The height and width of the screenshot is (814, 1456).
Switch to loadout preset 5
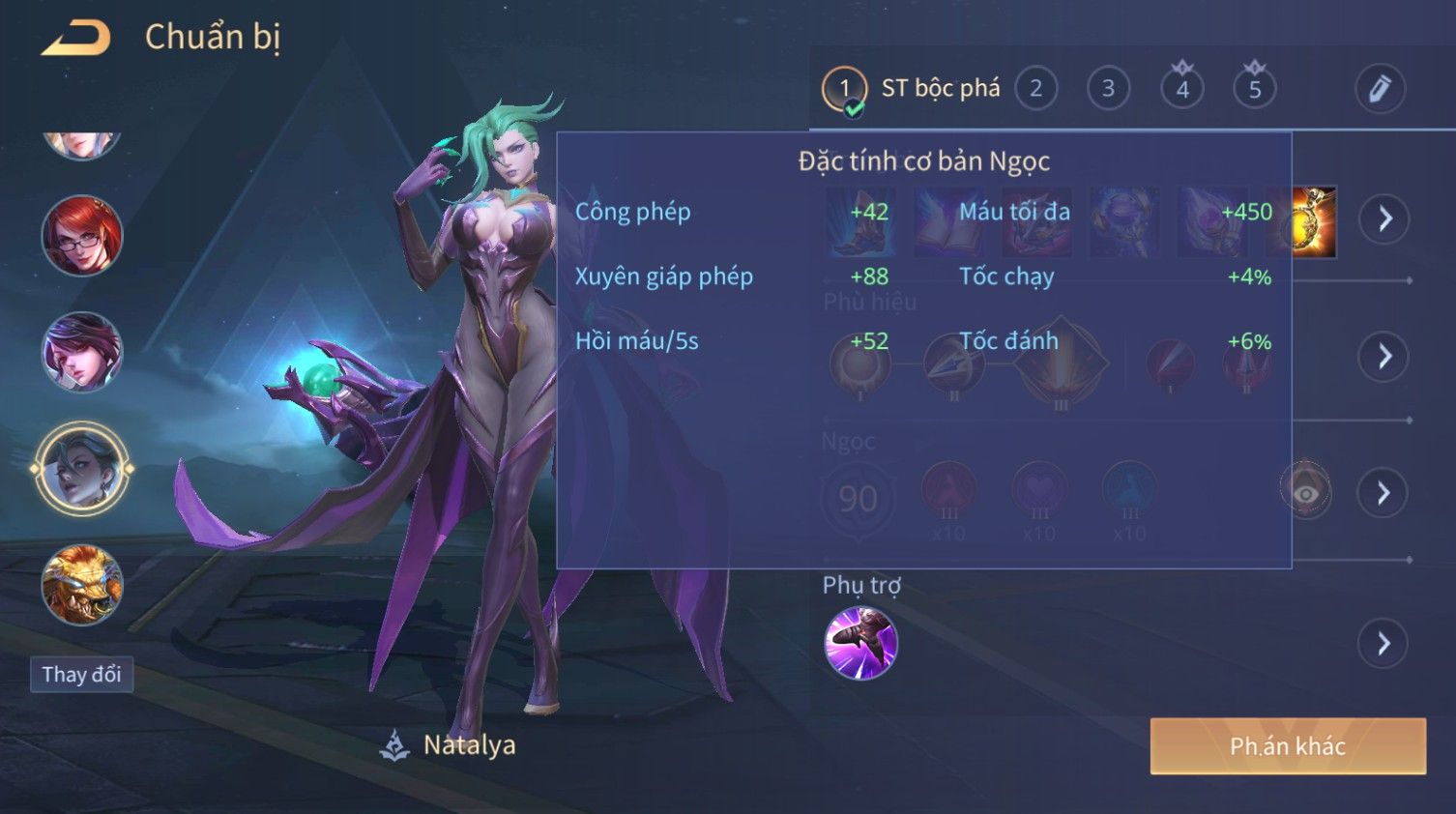(1254, 89)
